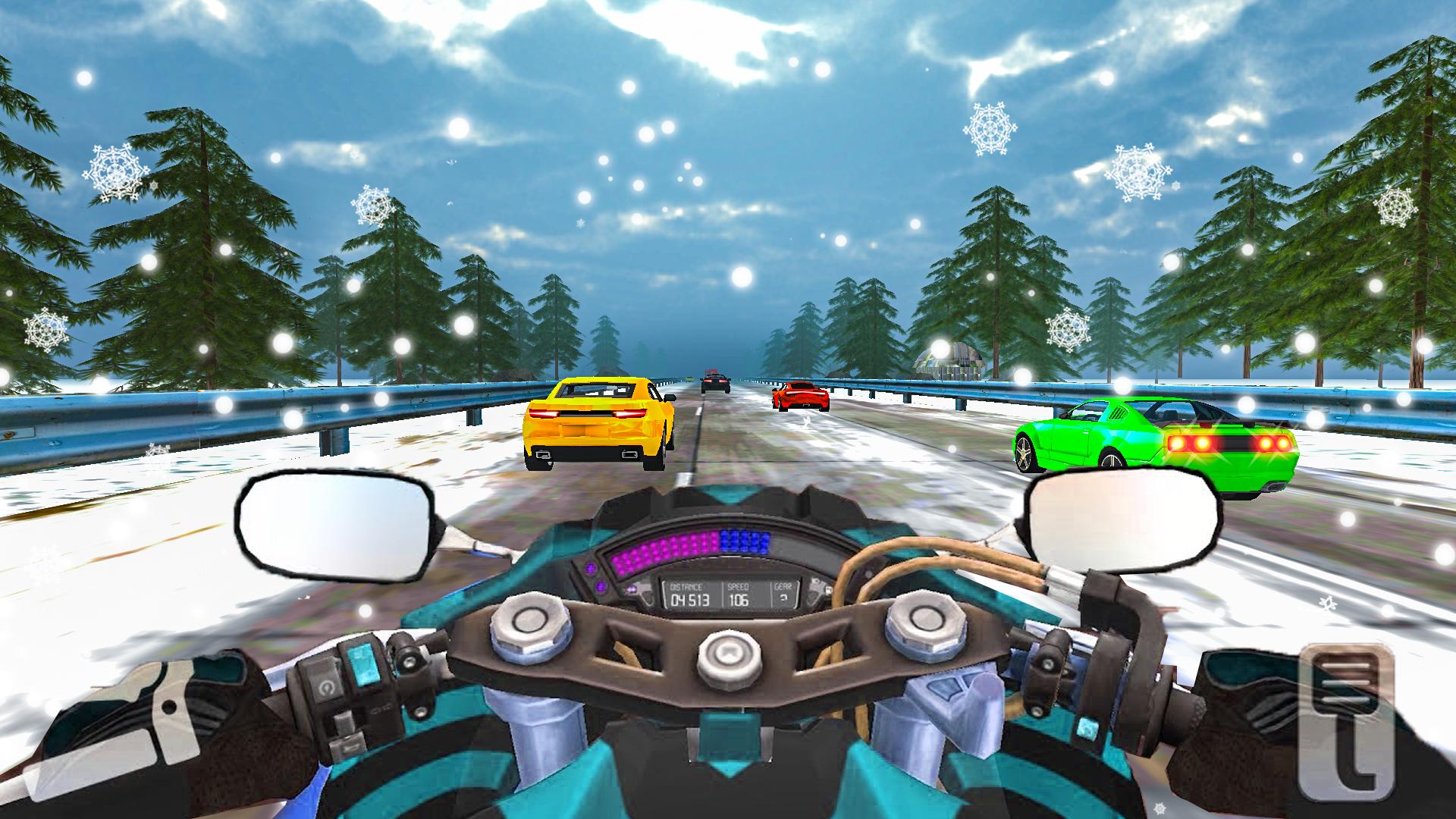Click the dome structure near the horizon
The width and height of the screenshot is (1456, 819).
pos(946,355)
